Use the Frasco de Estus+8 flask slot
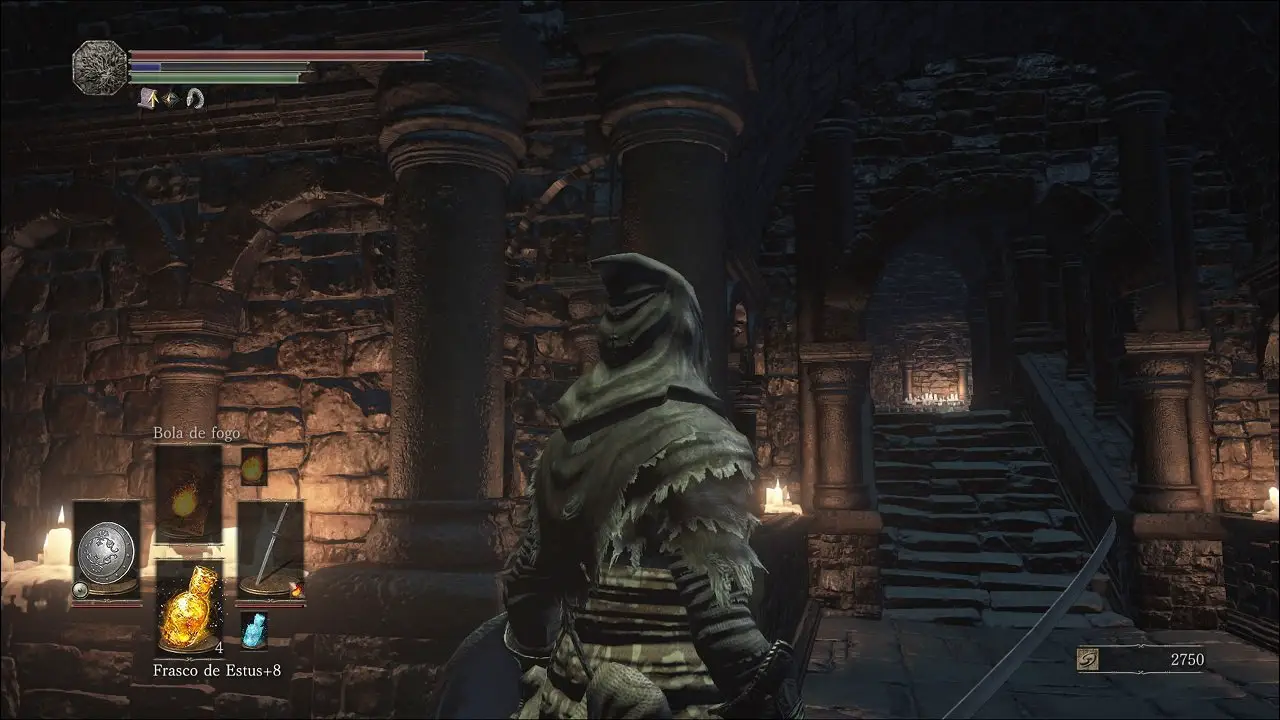Screen dimensions: 1280x720 (x=190, y=607)
